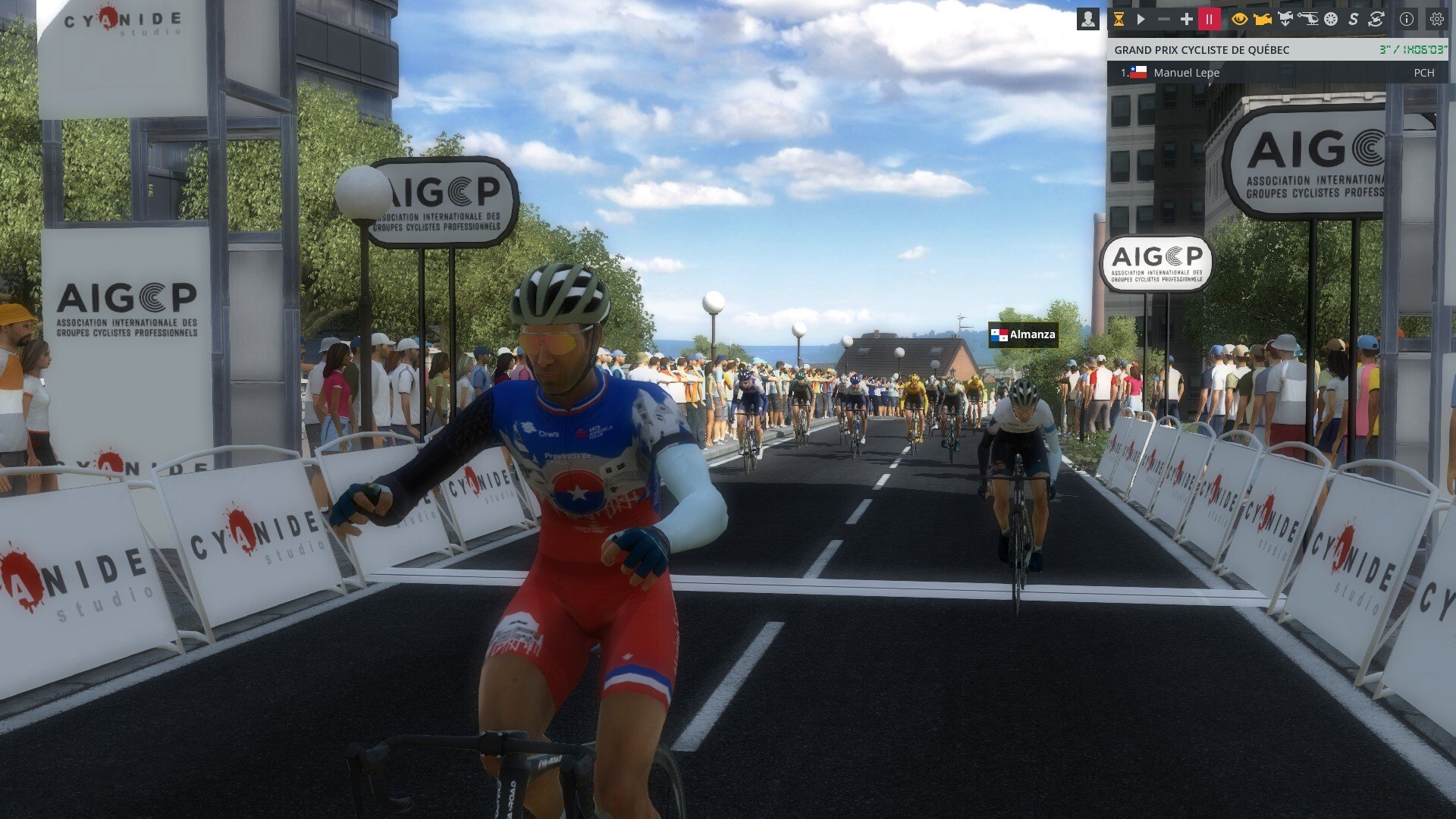Open the gear settings menu
1456x819 pixels.
pos(1436,20)
